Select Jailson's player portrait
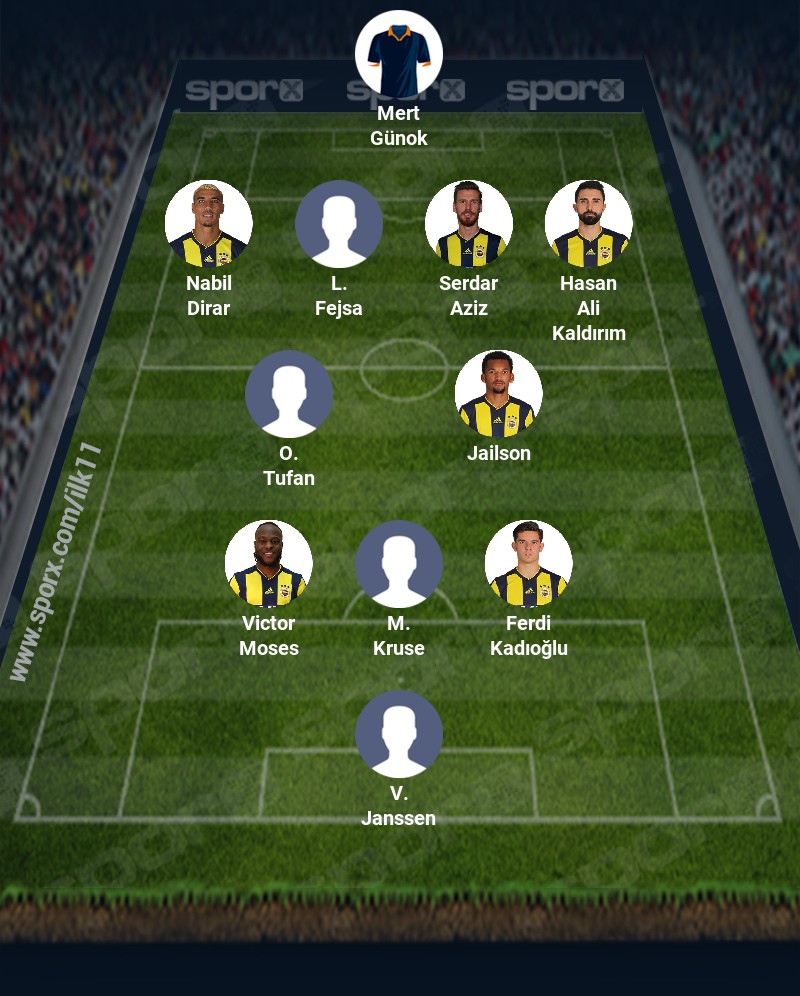 pyautogui.click(x=499, y=394)
